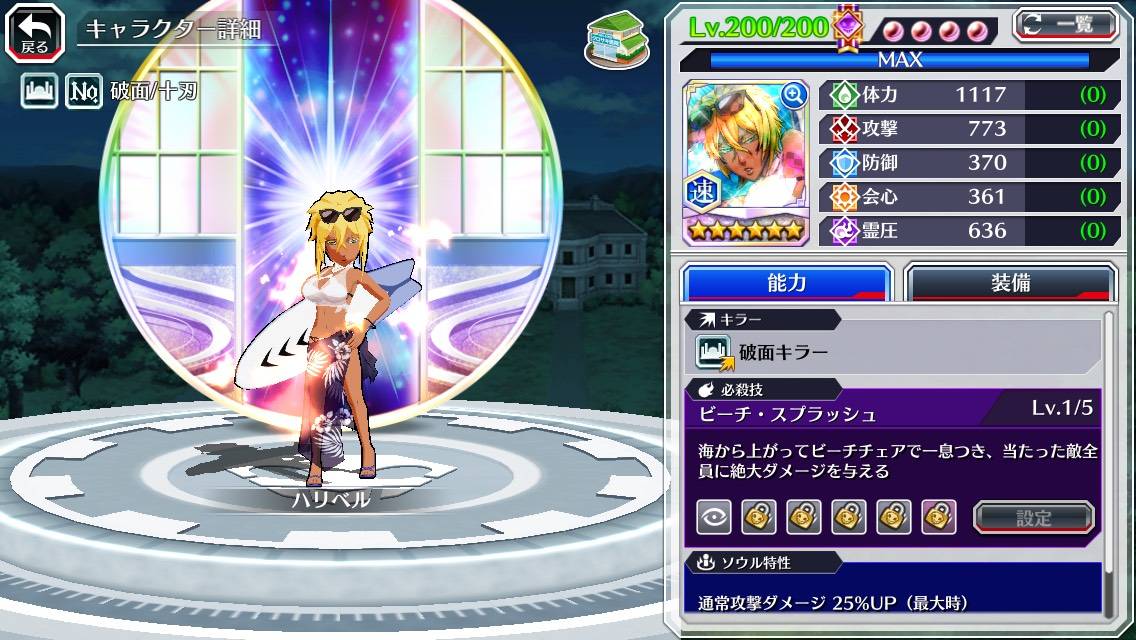Select the 破面キラー killer icon
Image resolution: width=1136 pixels, height=640 pixels.
click(x=714, y=352)
